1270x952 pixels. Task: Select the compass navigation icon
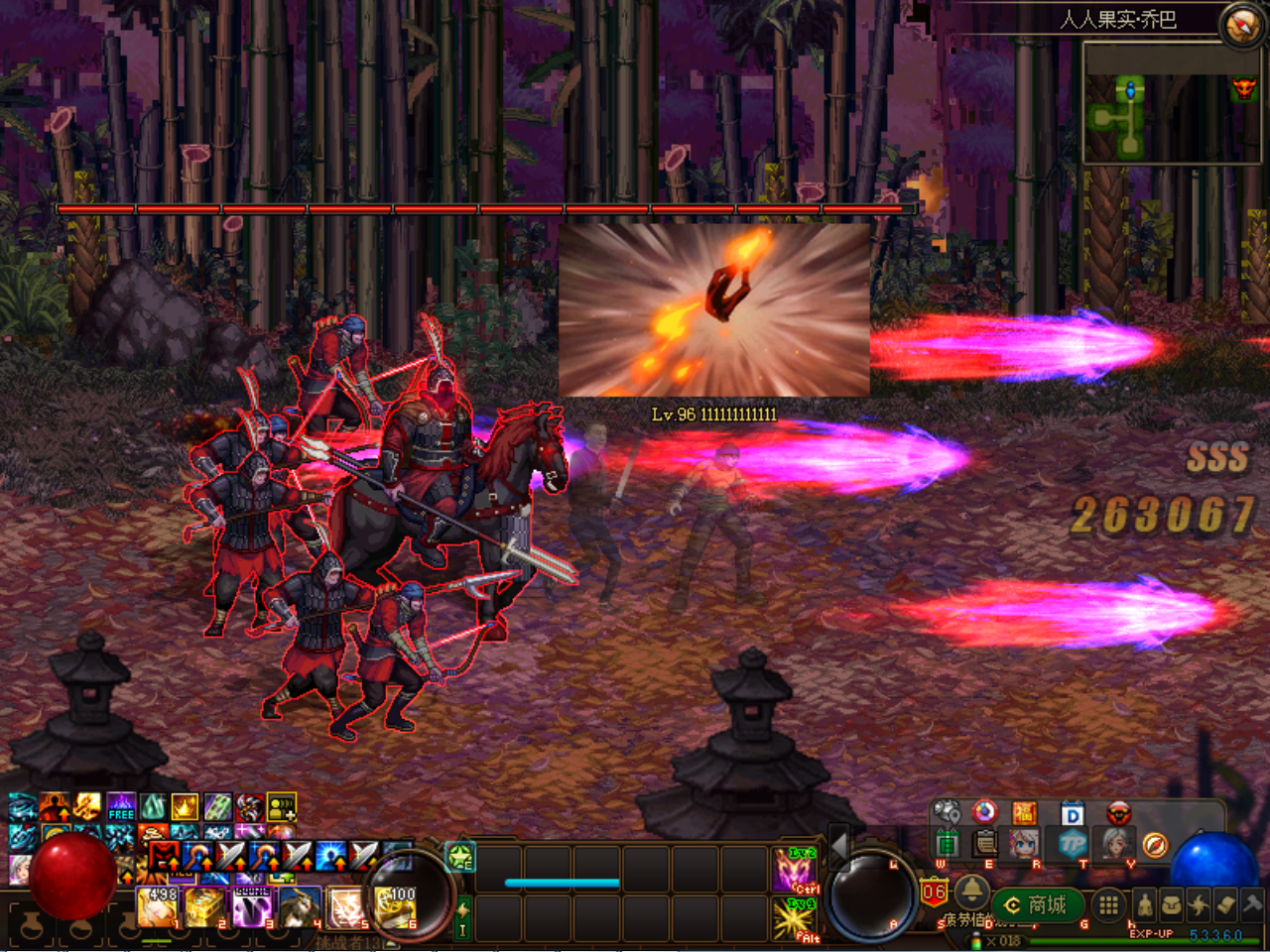[x=1156, y=844]
